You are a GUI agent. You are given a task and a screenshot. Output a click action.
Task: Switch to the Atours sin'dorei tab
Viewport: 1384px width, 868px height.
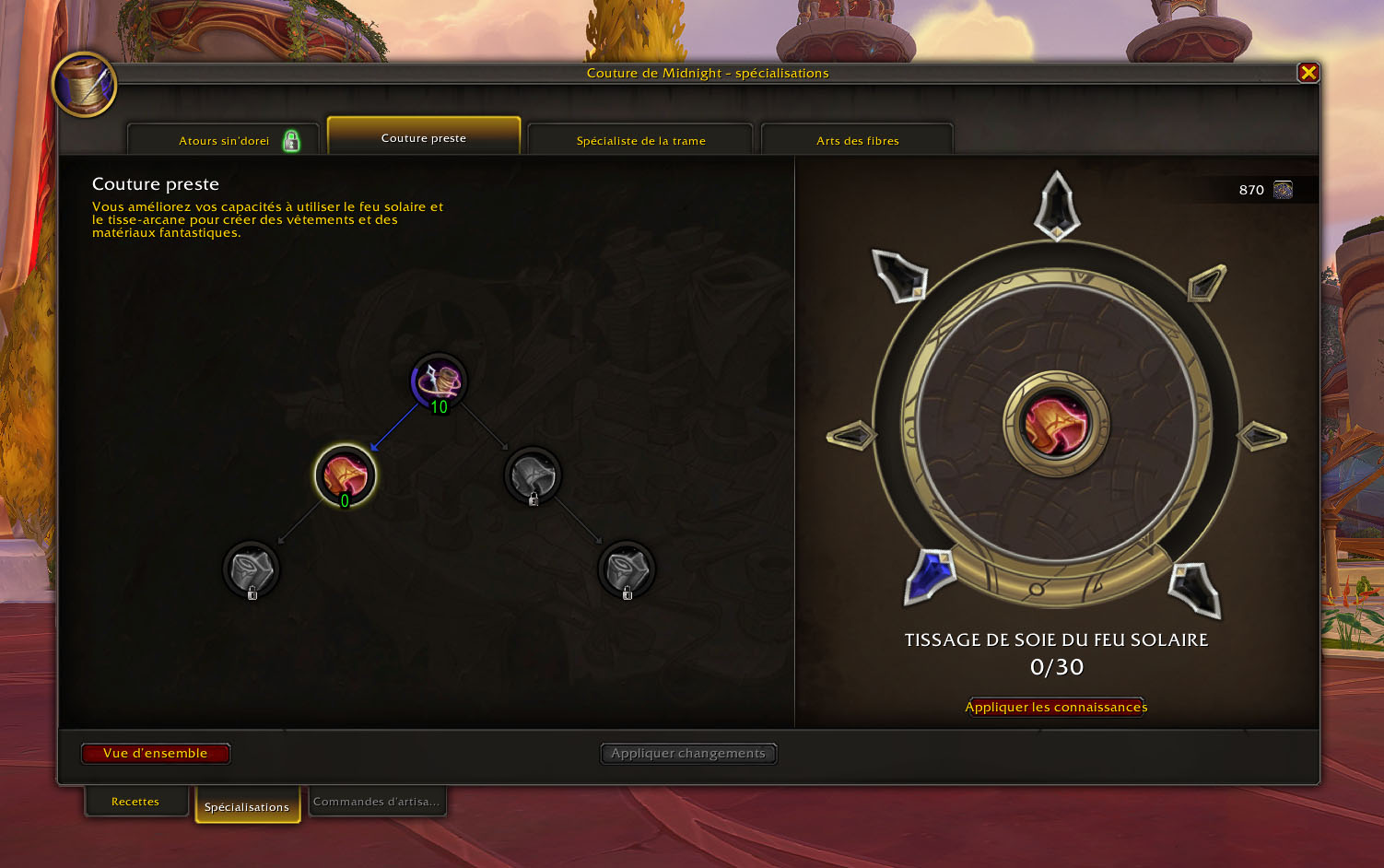tap(224, 141)
